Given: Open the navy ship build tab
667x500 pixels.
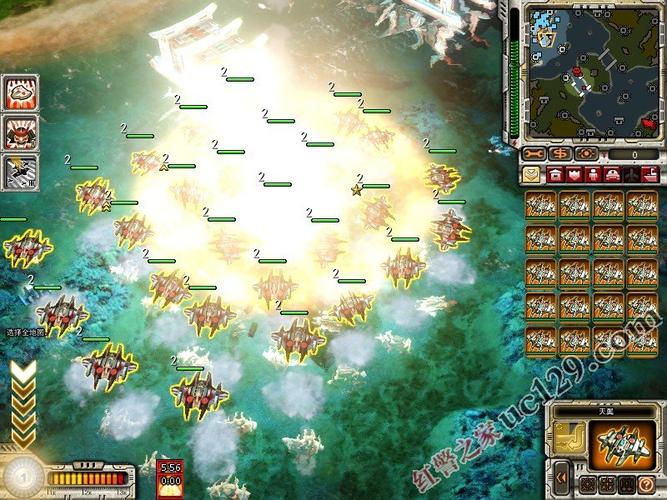Looking at the screenshot, I should tap(651, 174).
